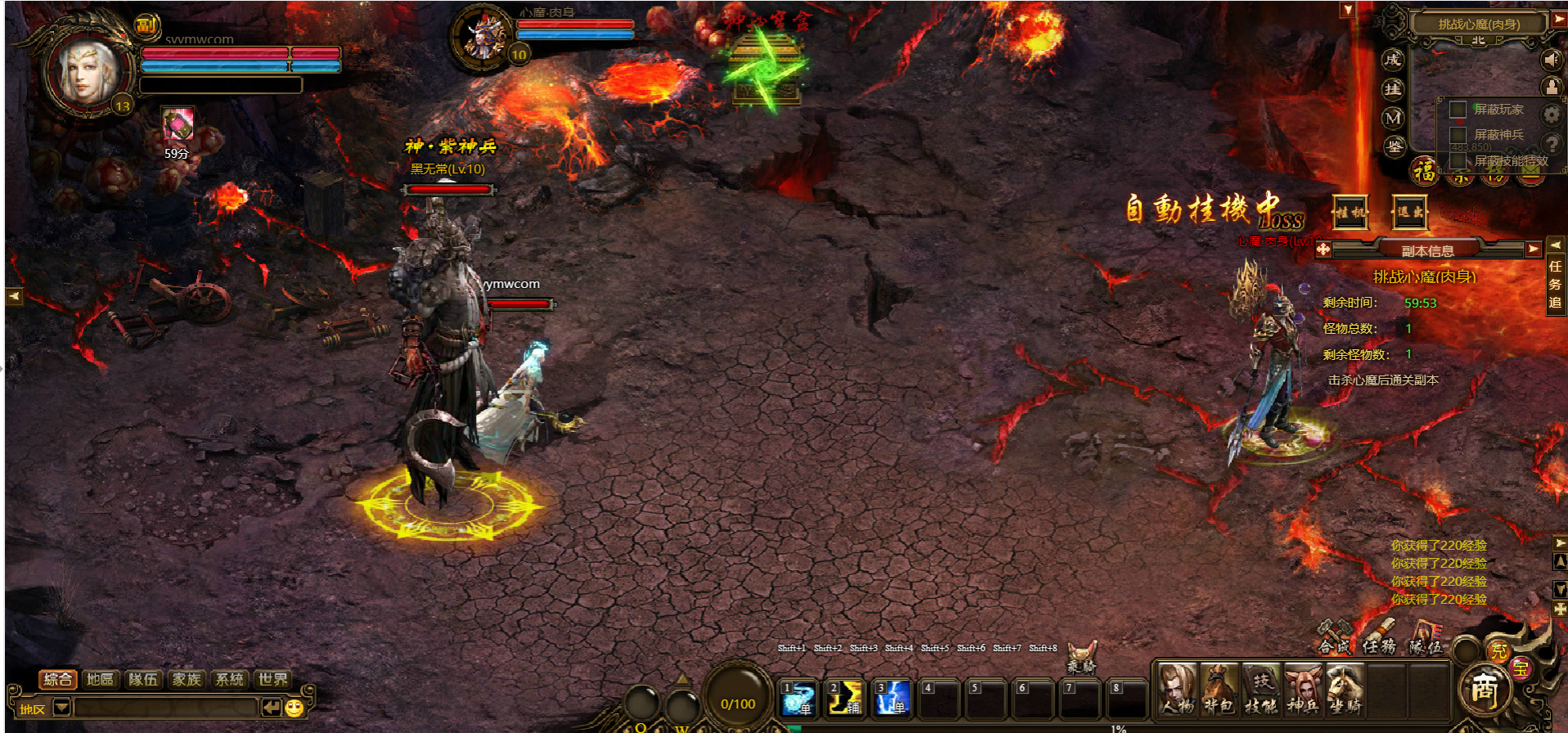Click the chat message input box
Viewport: 1568px width, 733px height.
point(164,708)
